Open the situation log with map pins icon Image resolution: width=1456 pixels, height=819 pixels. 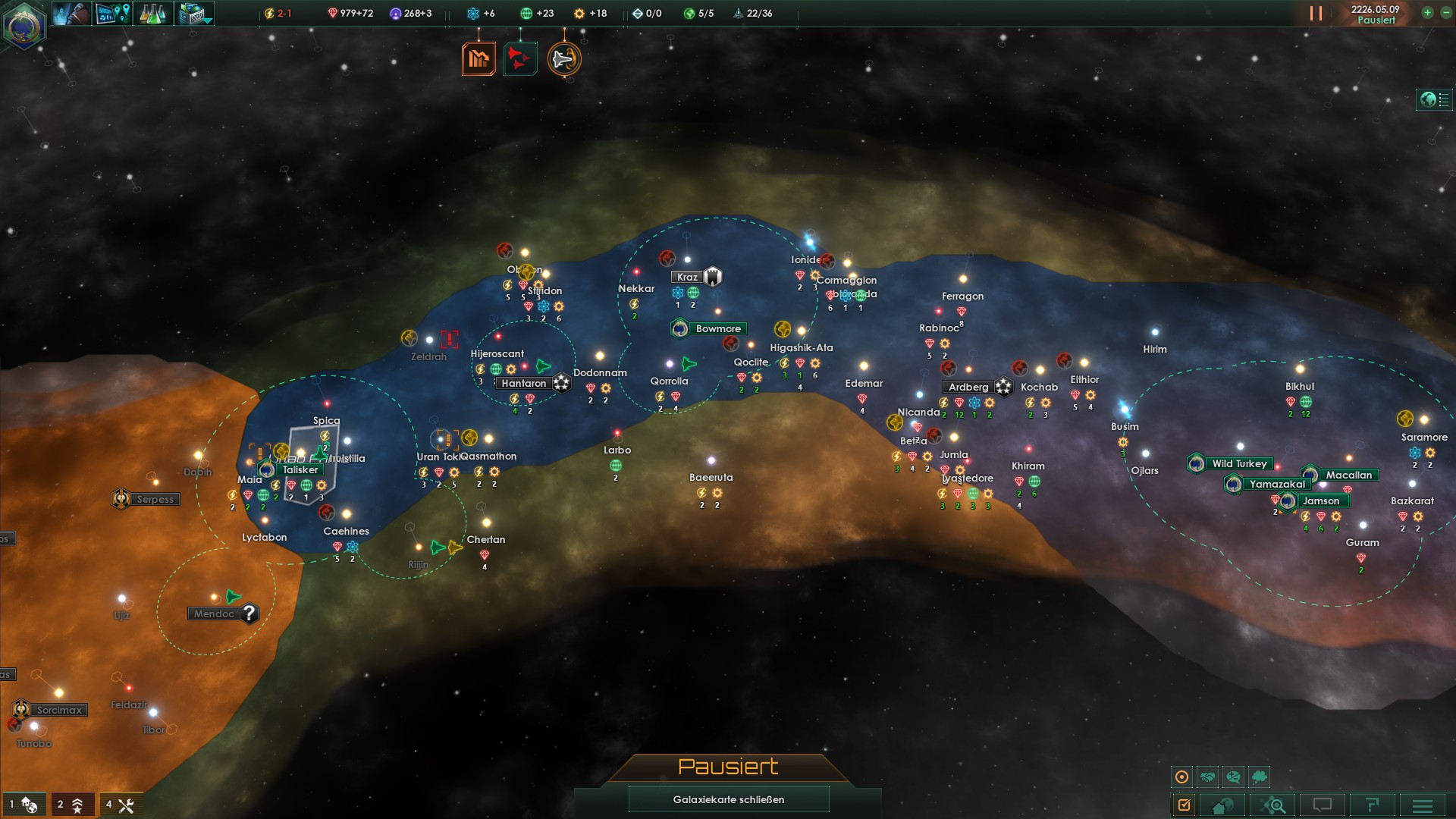113,14
